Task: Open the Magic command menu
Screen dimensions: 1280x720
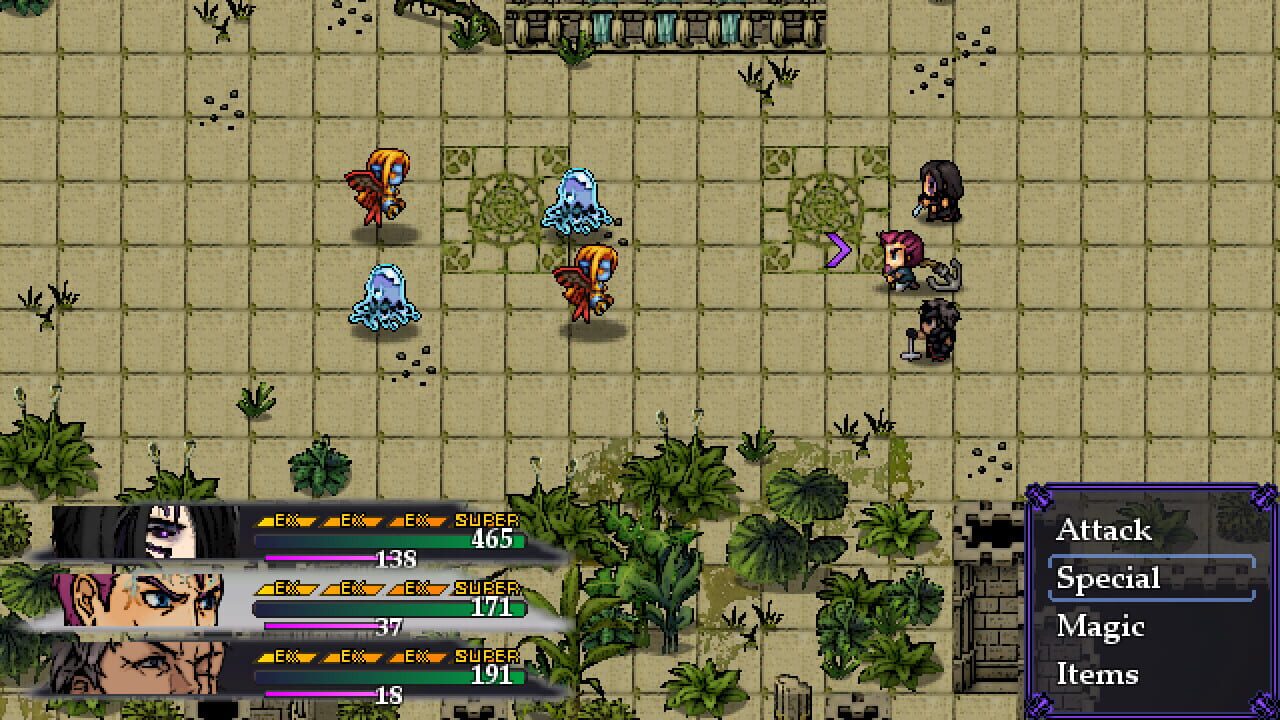Action: pos(1102,627)
